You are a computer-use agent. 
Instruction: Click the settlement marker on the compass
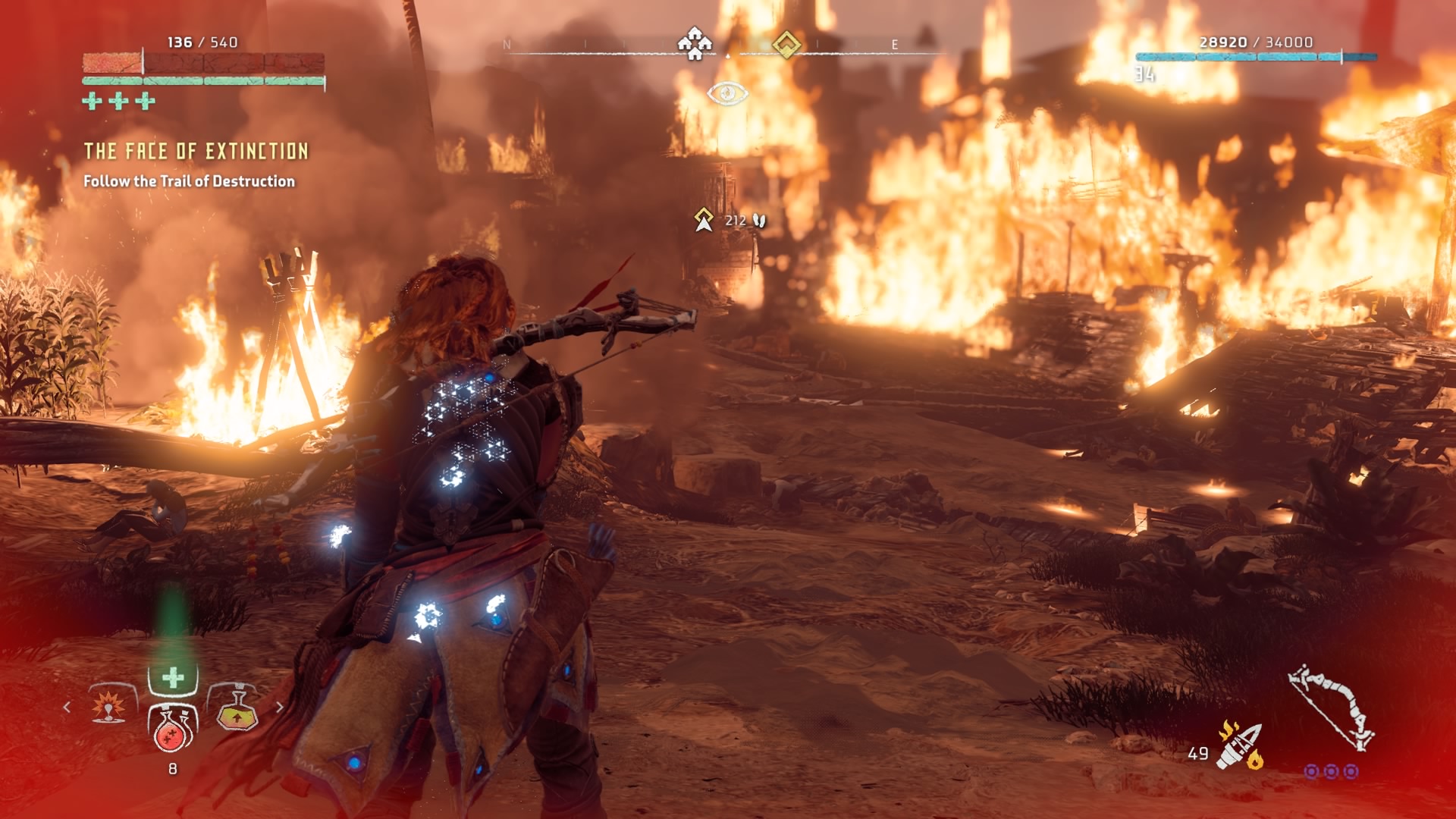695,44
